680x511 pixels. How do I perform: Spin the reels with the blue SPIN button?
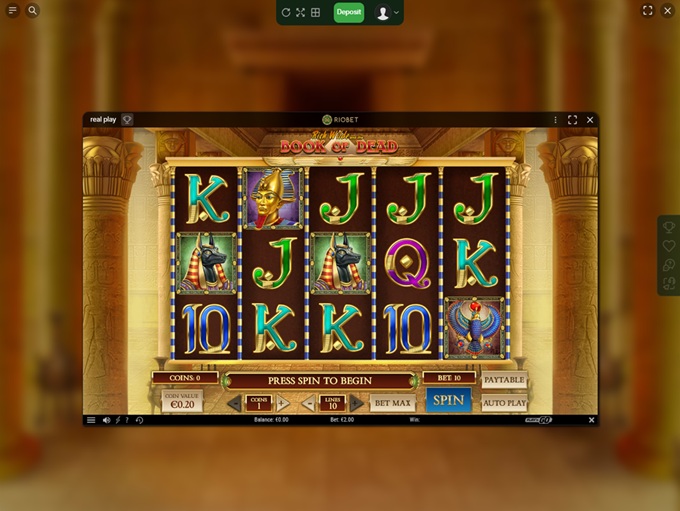[448, 400]
